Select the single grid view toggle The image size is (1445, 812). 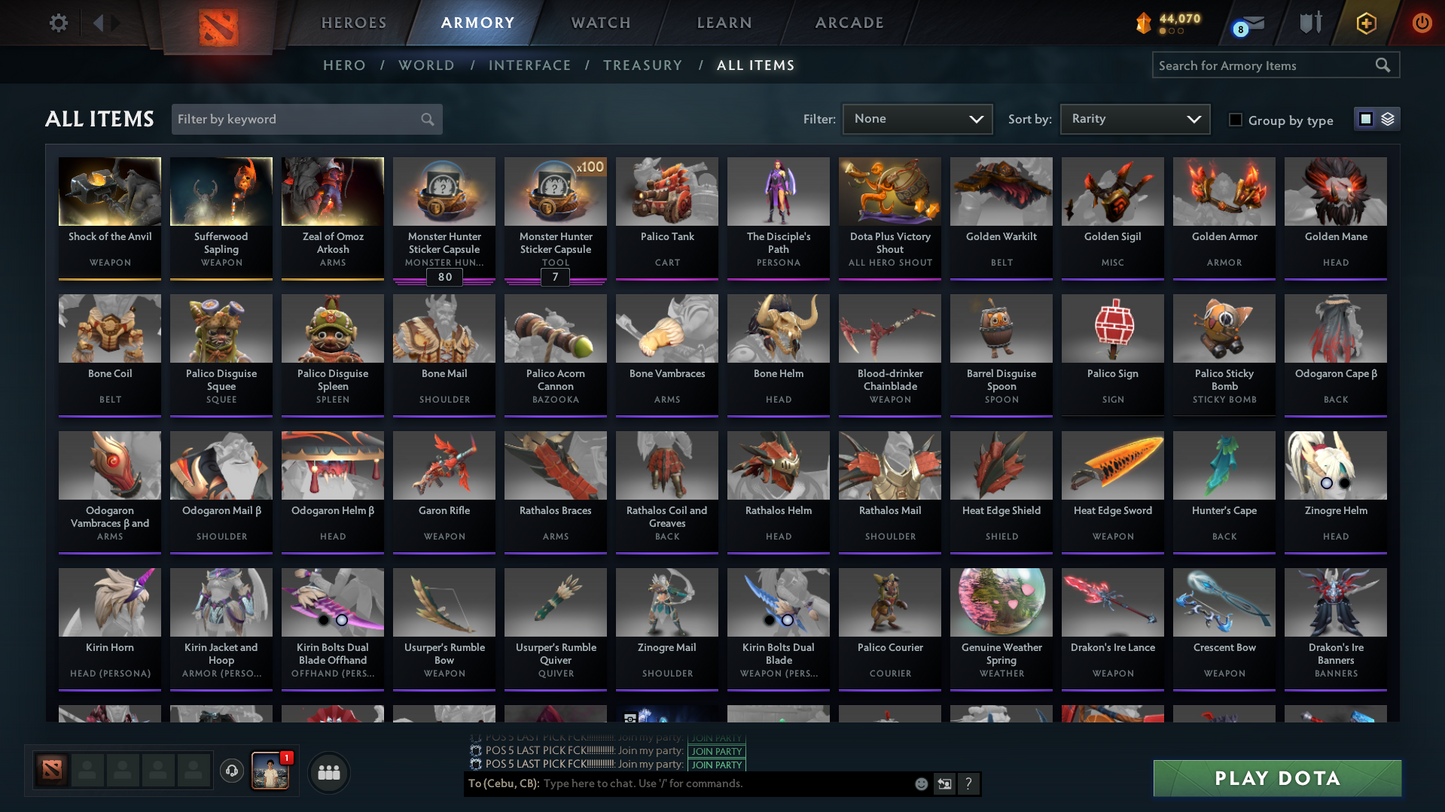(1365, 118)
